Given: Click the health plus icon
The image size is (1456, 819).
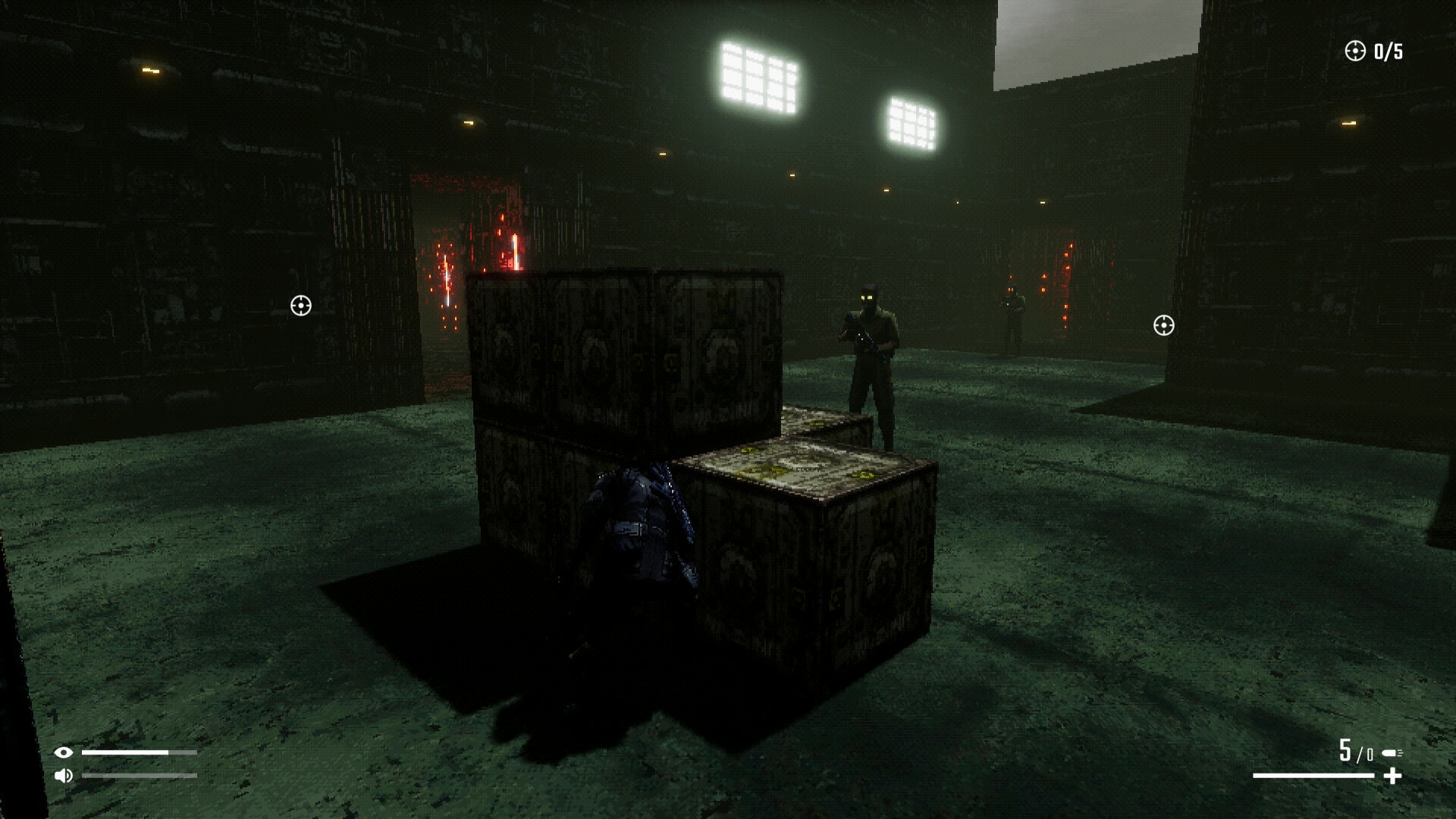Looking at the screenshot, I should pos(1392,776).
